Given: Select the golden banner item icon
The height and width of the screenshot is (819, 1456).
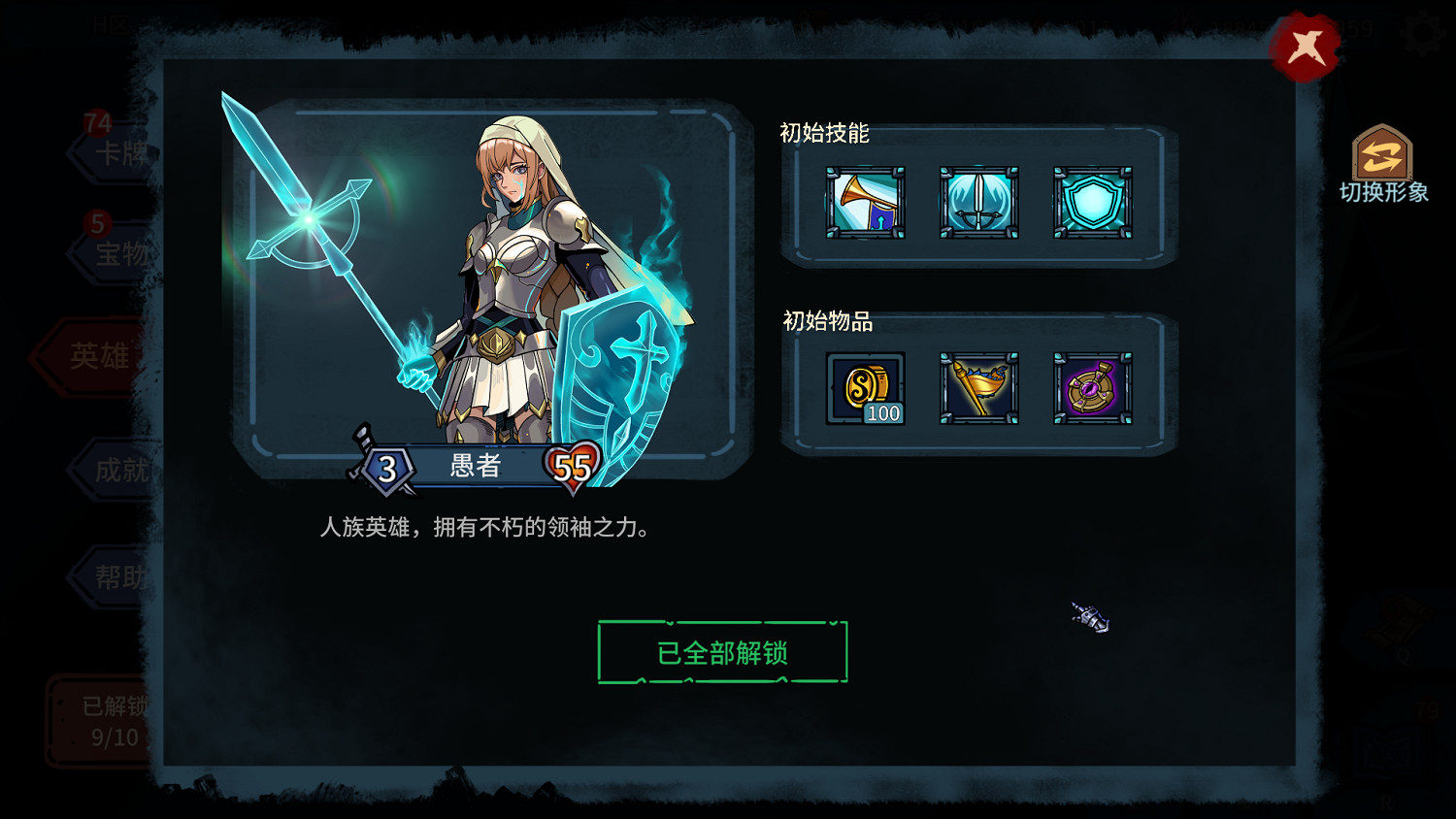Looking at the screenshot, I should tap(978, 388).
